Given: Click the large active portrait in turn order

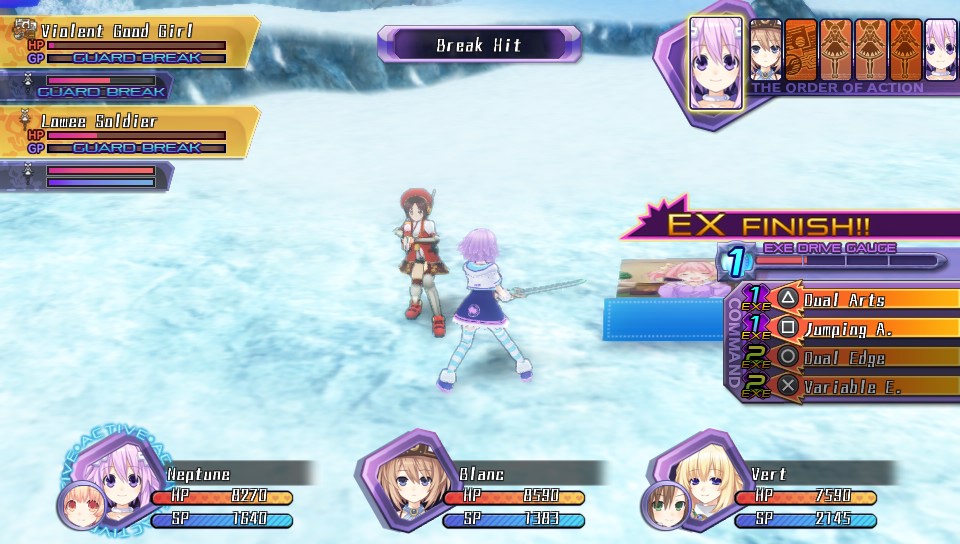Looking at the screenshot, I should pyautogui.click(x=716, y=62).
